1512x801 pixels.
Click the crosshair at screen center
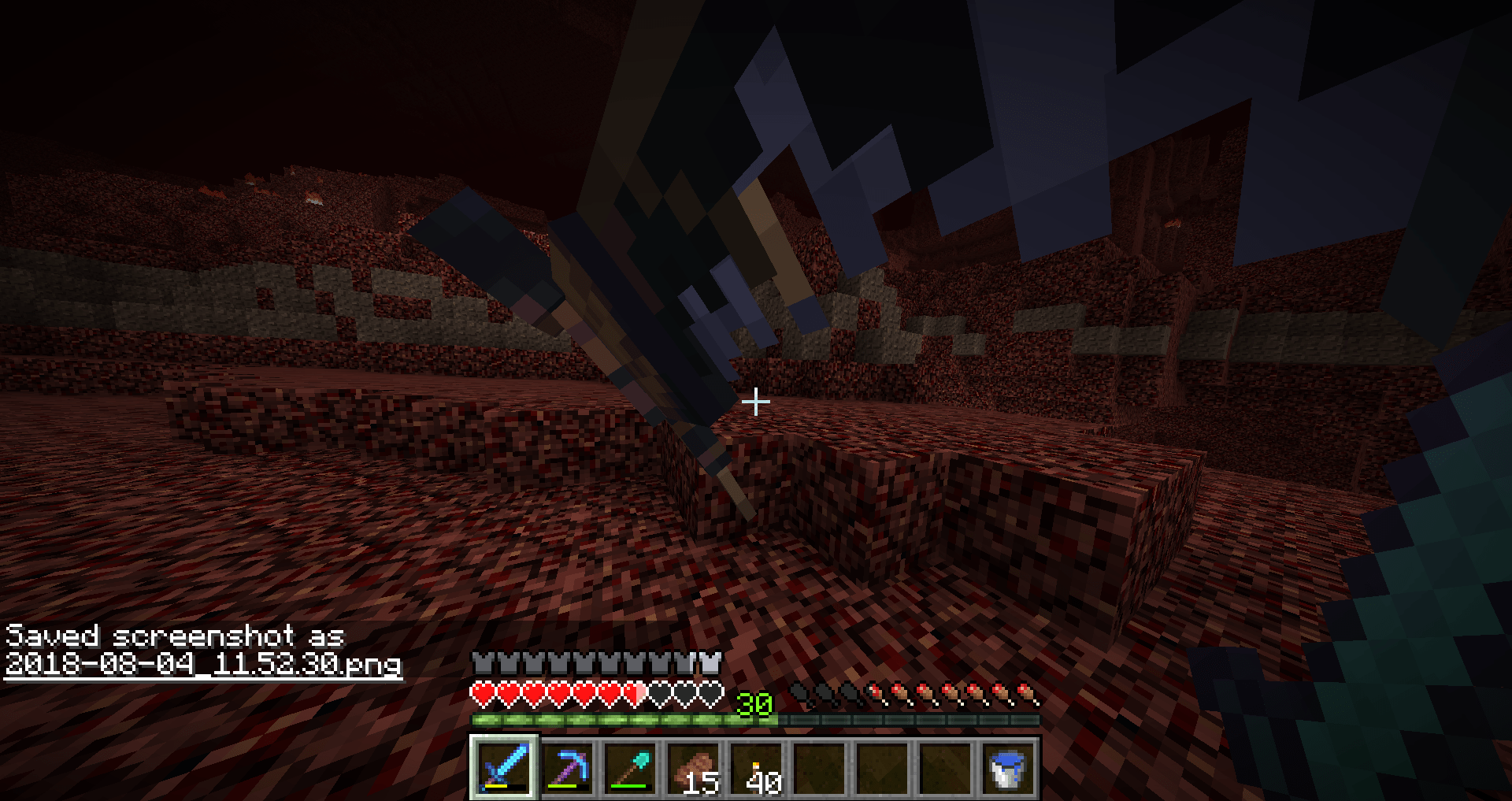coord(756,401)
